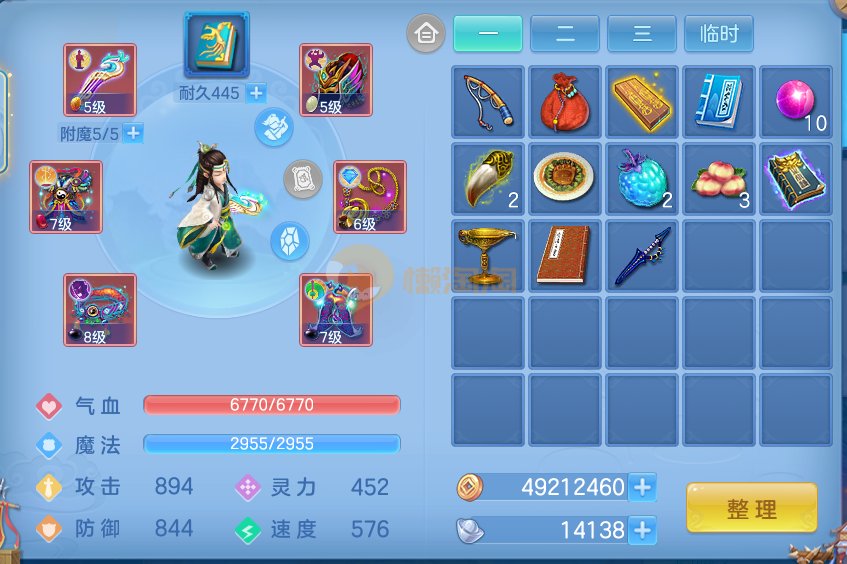Select the level 6 necklace equipment slot
Screen dimensions: 847x564
pyautogui.click(x=370, y=197)
